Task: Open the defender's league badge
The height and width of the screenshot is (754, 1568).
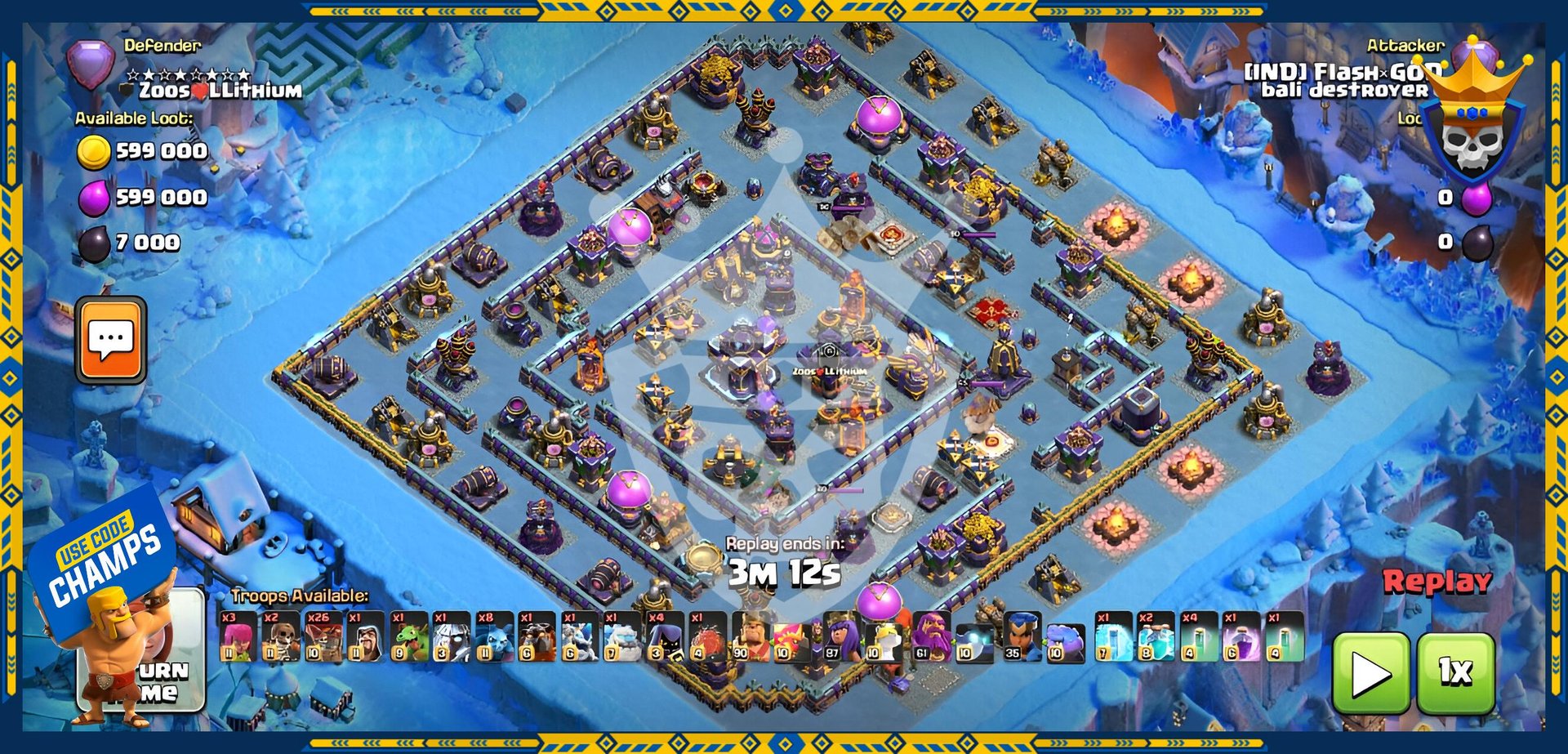Action: 91,65
